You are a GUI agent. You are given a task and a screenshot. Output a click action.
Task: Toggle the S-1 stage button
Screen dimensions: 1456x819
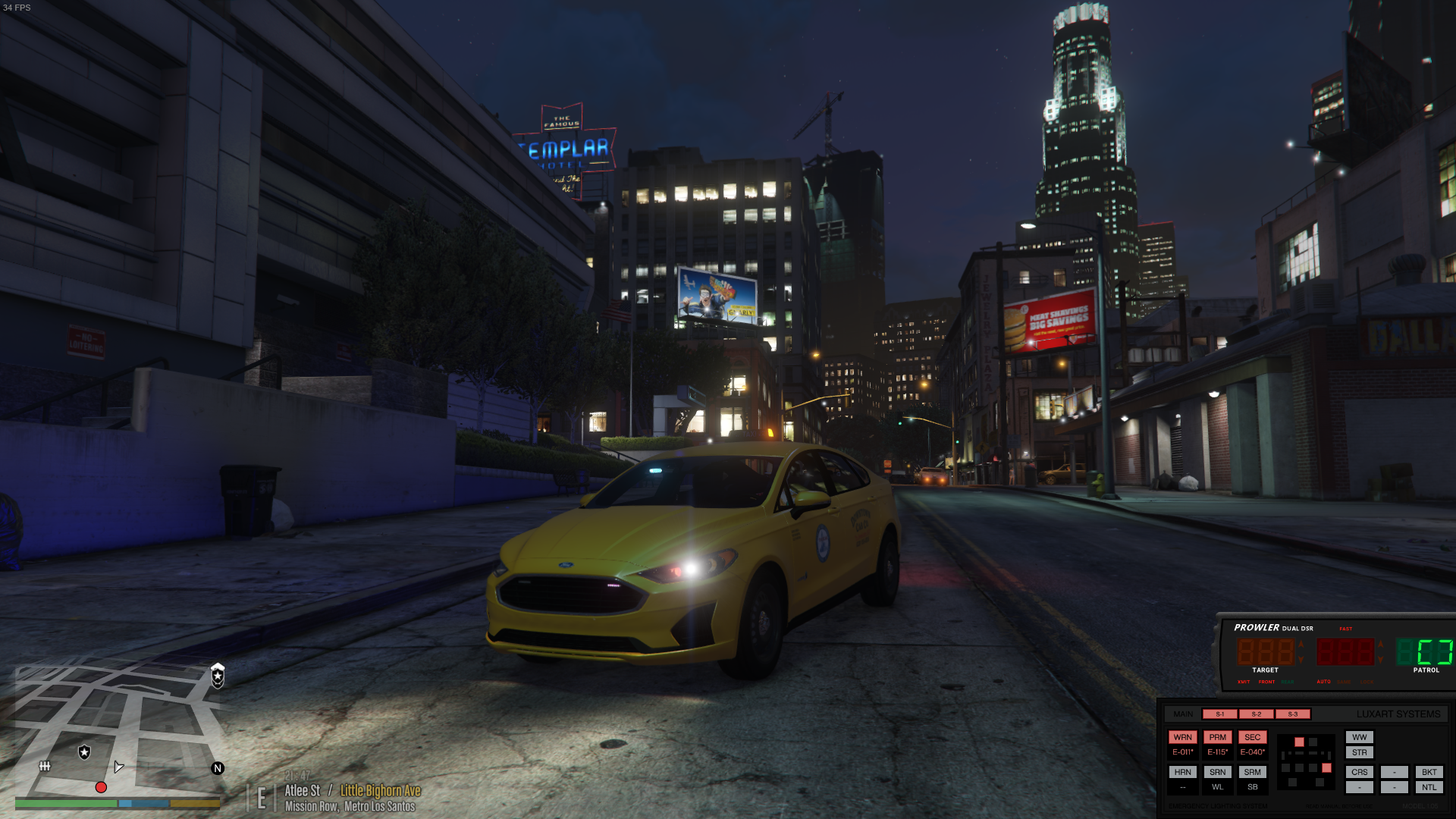coord(1219,714)
